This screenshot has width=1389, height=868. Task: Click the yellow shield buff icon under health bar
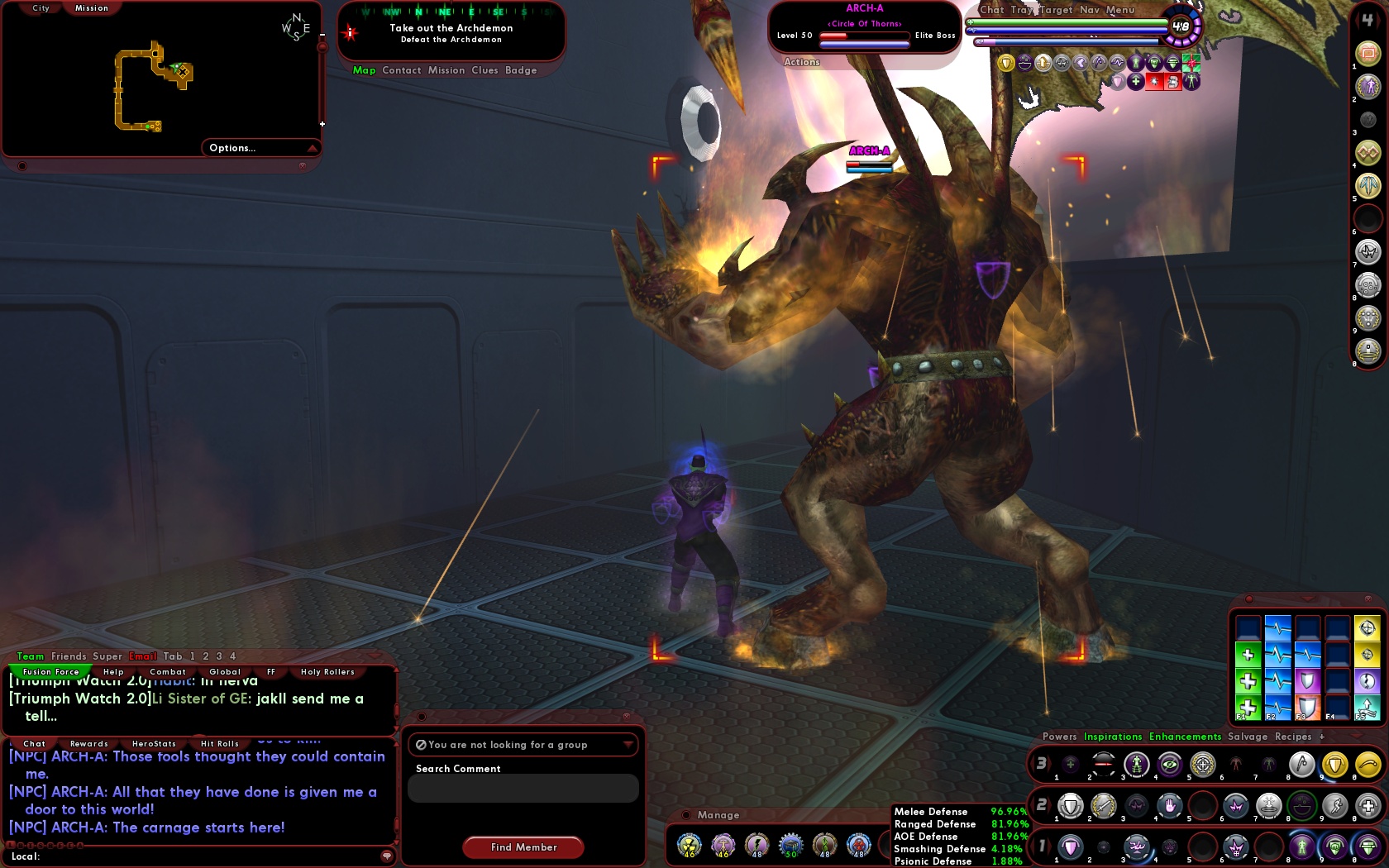tap(1005, 63)
